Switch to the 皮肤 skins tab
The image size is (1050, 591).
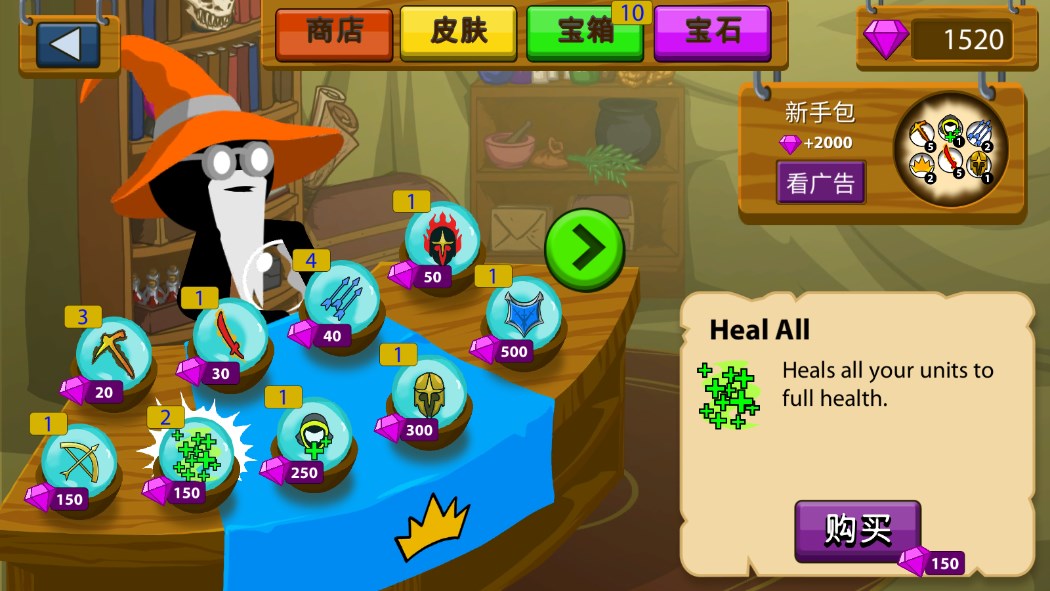click(459, 32)
